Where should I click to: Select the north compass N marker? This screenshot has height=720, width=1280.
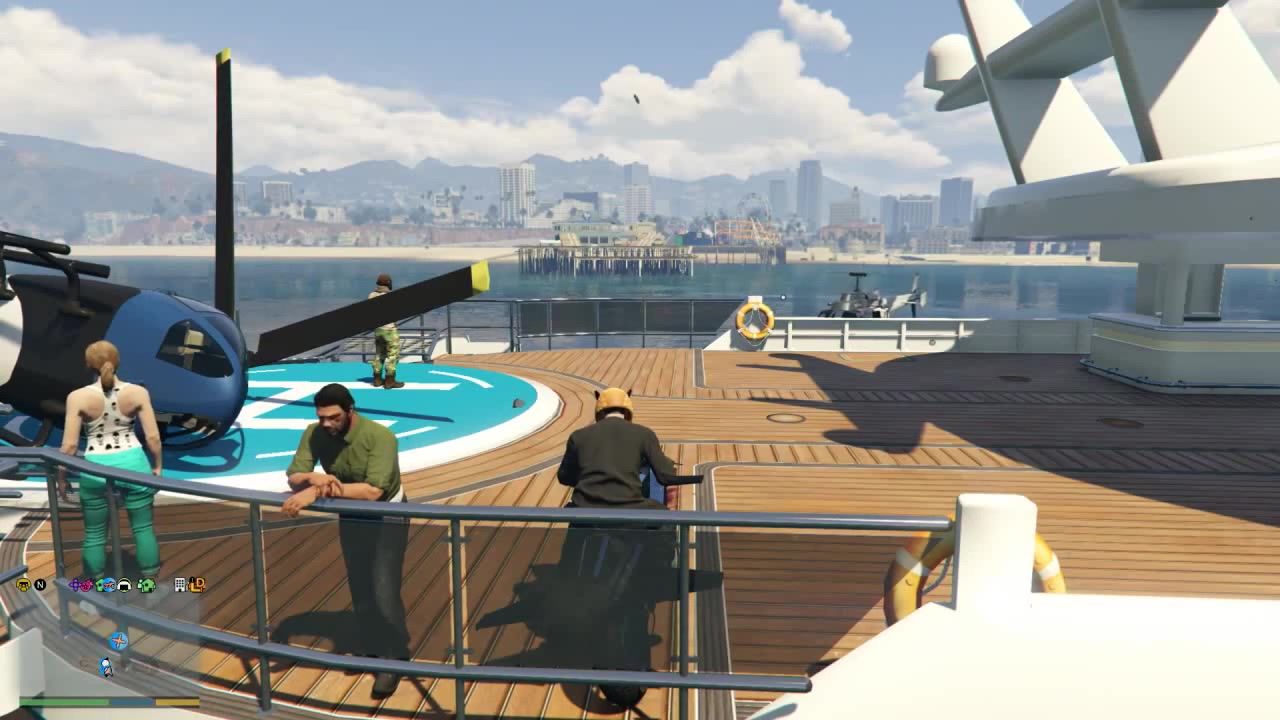click(40, 585)
